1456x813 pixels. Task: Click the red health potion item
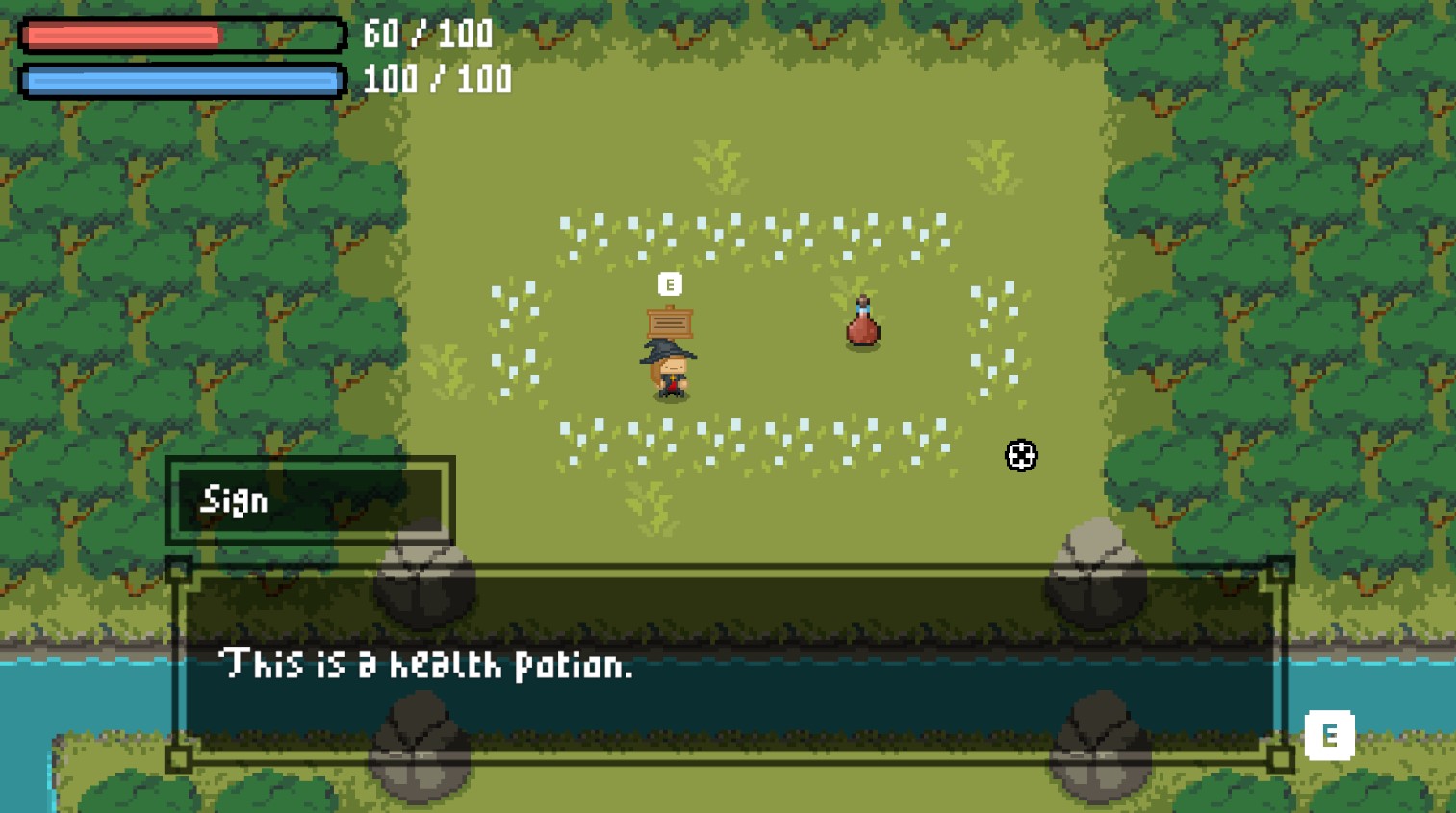click(861, 327)
